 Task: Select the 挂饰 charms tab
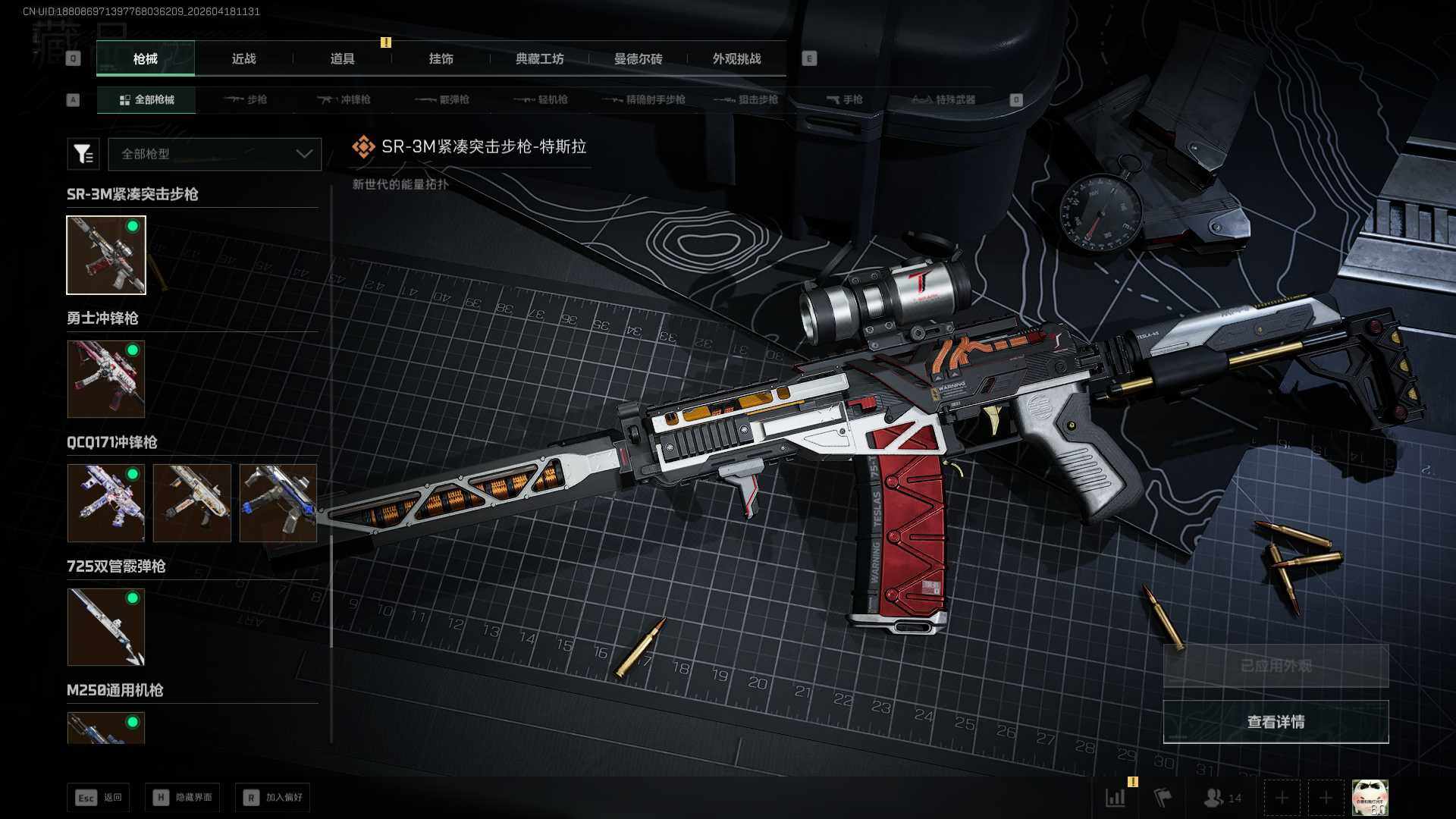coord(441,58)
